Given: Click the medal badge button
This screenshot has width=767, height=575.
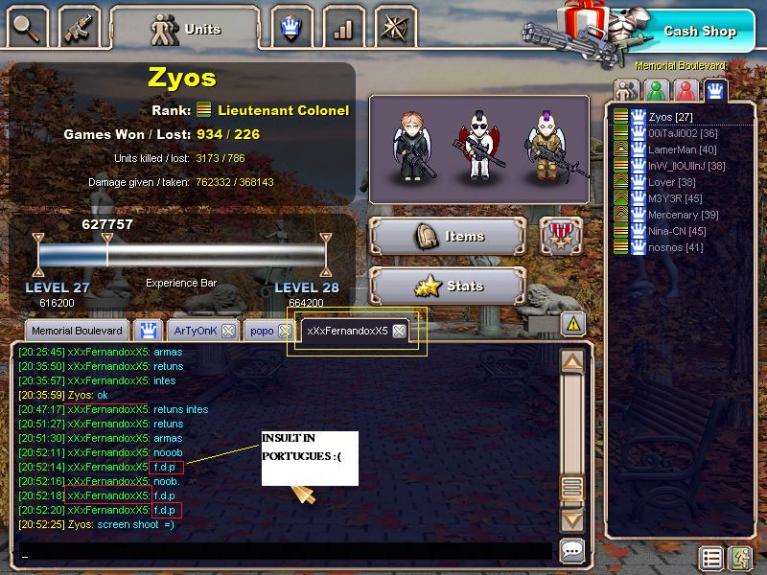Looking at the screenshot, I should click(561, 236).
